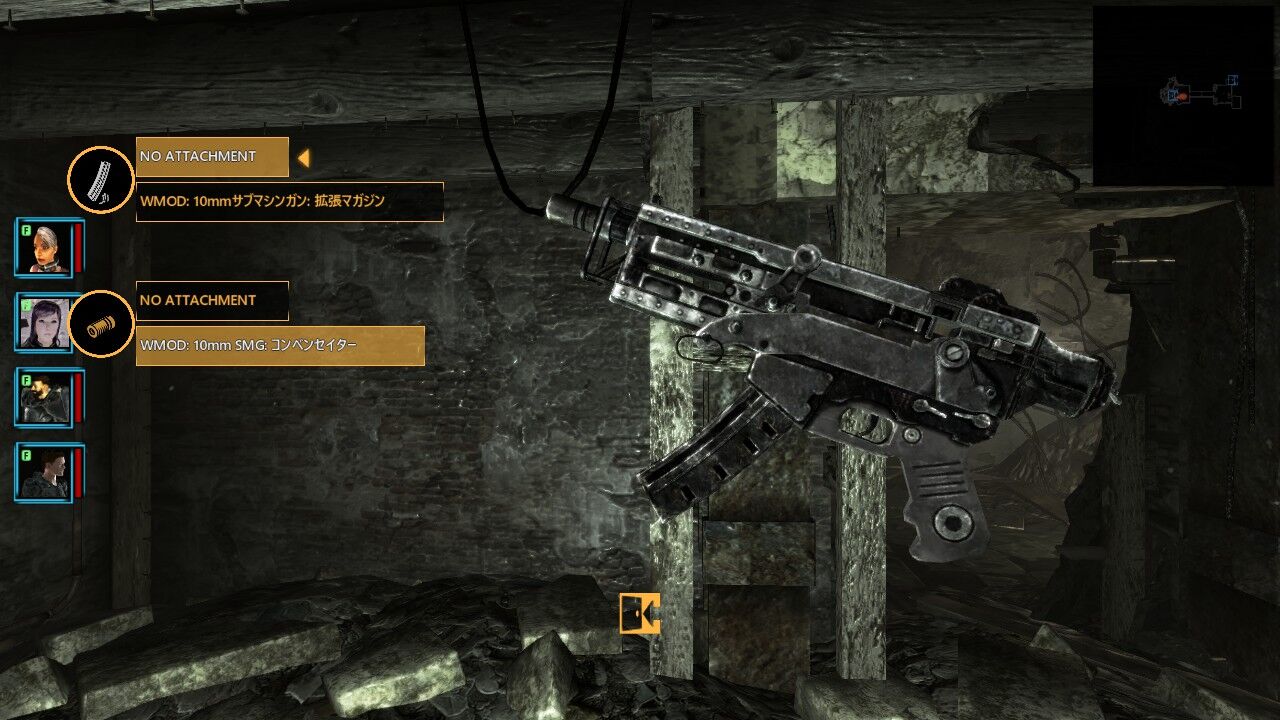The width and height of the screenshot is (1280, 720).
Task: Click the bearded male character portrait
Action: 44,396
